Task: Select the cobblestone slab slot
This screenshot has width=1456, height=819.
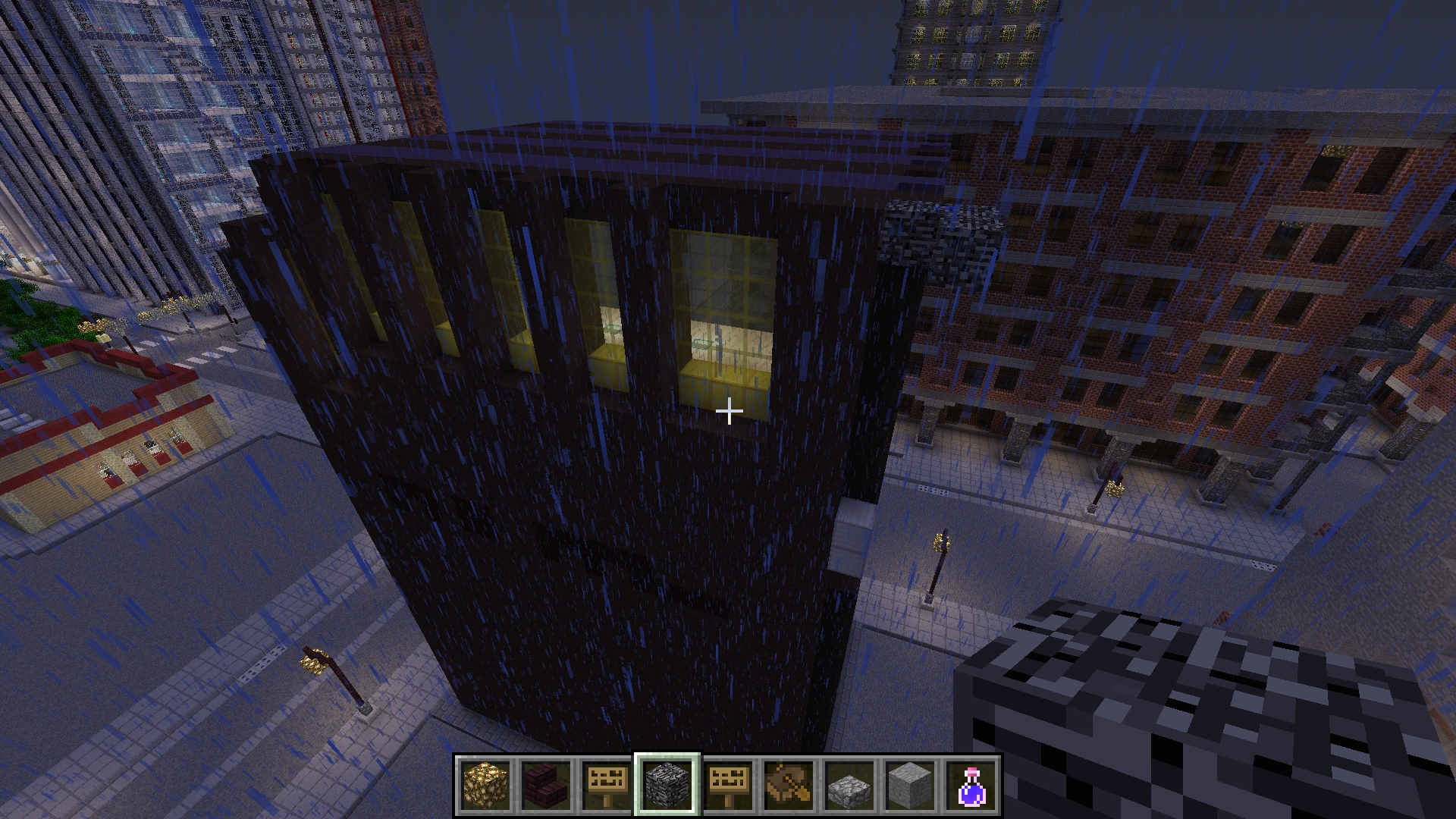Action: pos(849,785)
